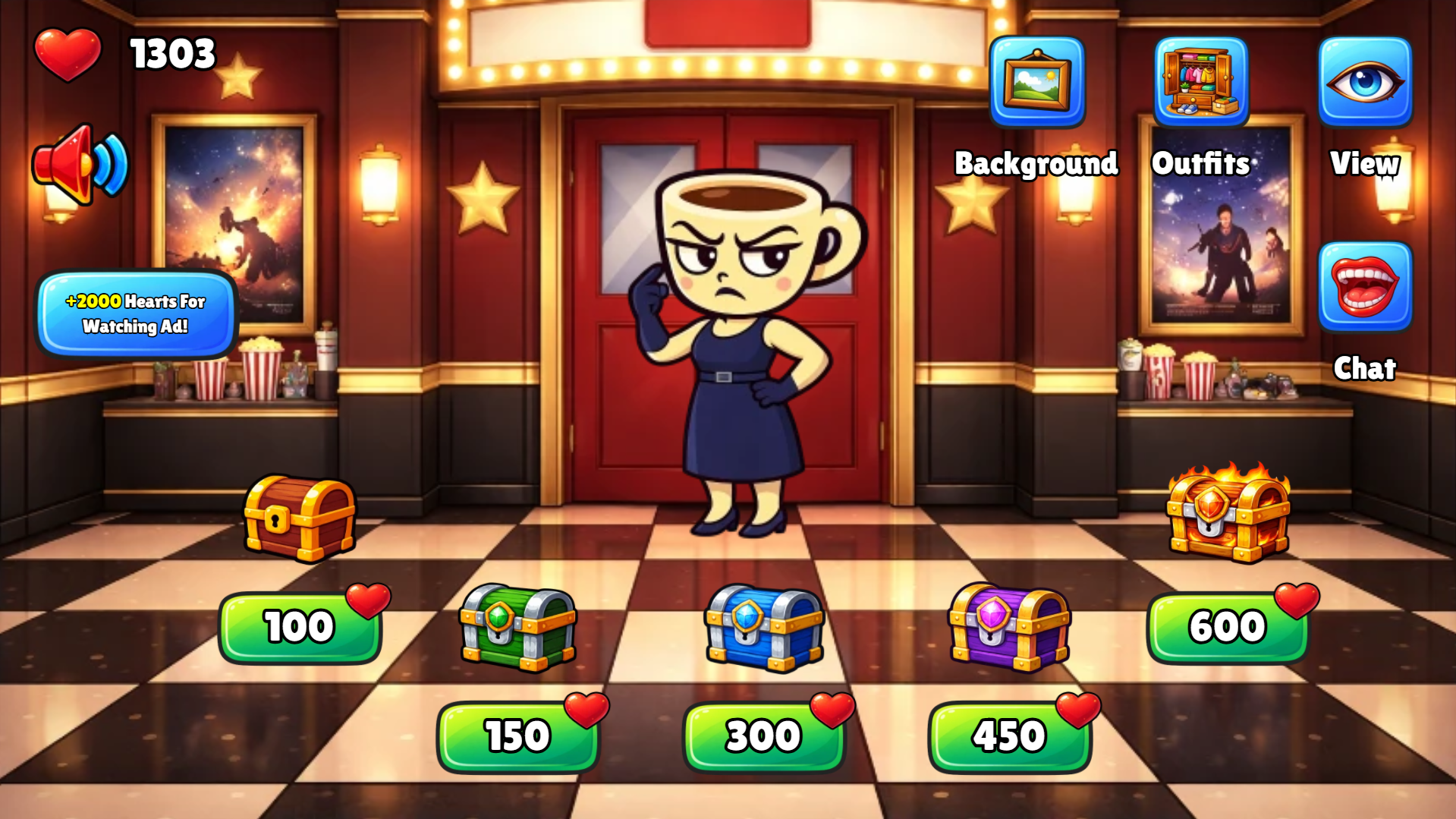
Task: Buy the 600 heart chest
Action: [1229, 627]
